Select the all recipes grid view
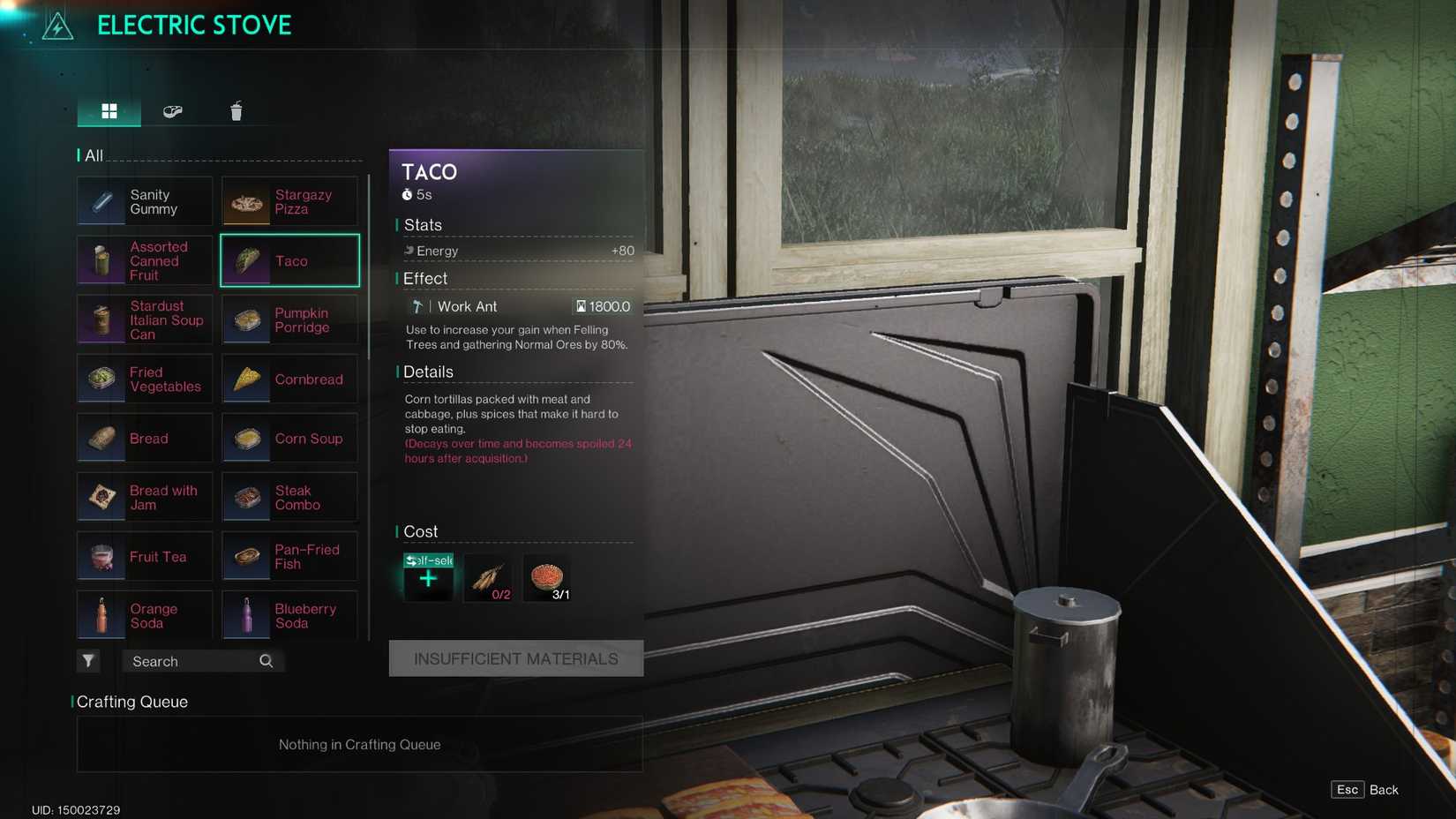1456x819 pixels. click(109, 110)
